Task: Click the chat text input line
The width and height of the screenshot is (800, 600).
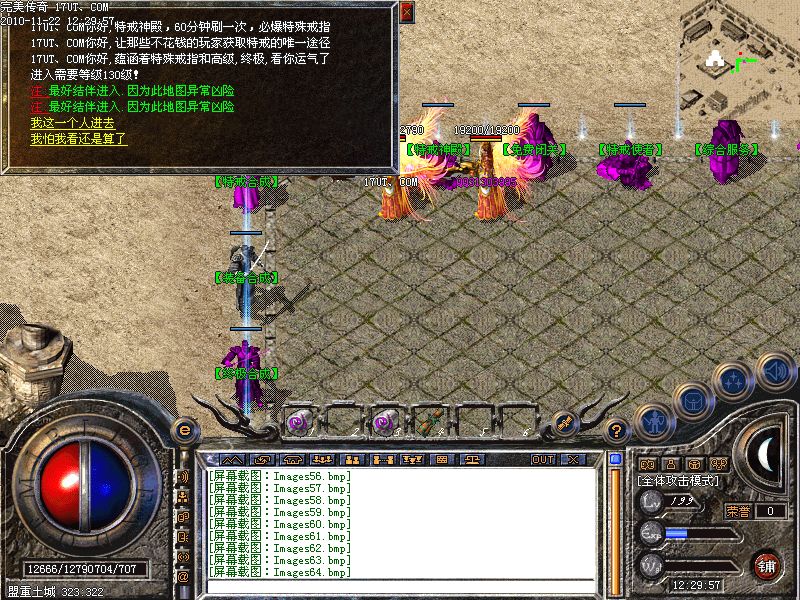Action: [400, 586]
